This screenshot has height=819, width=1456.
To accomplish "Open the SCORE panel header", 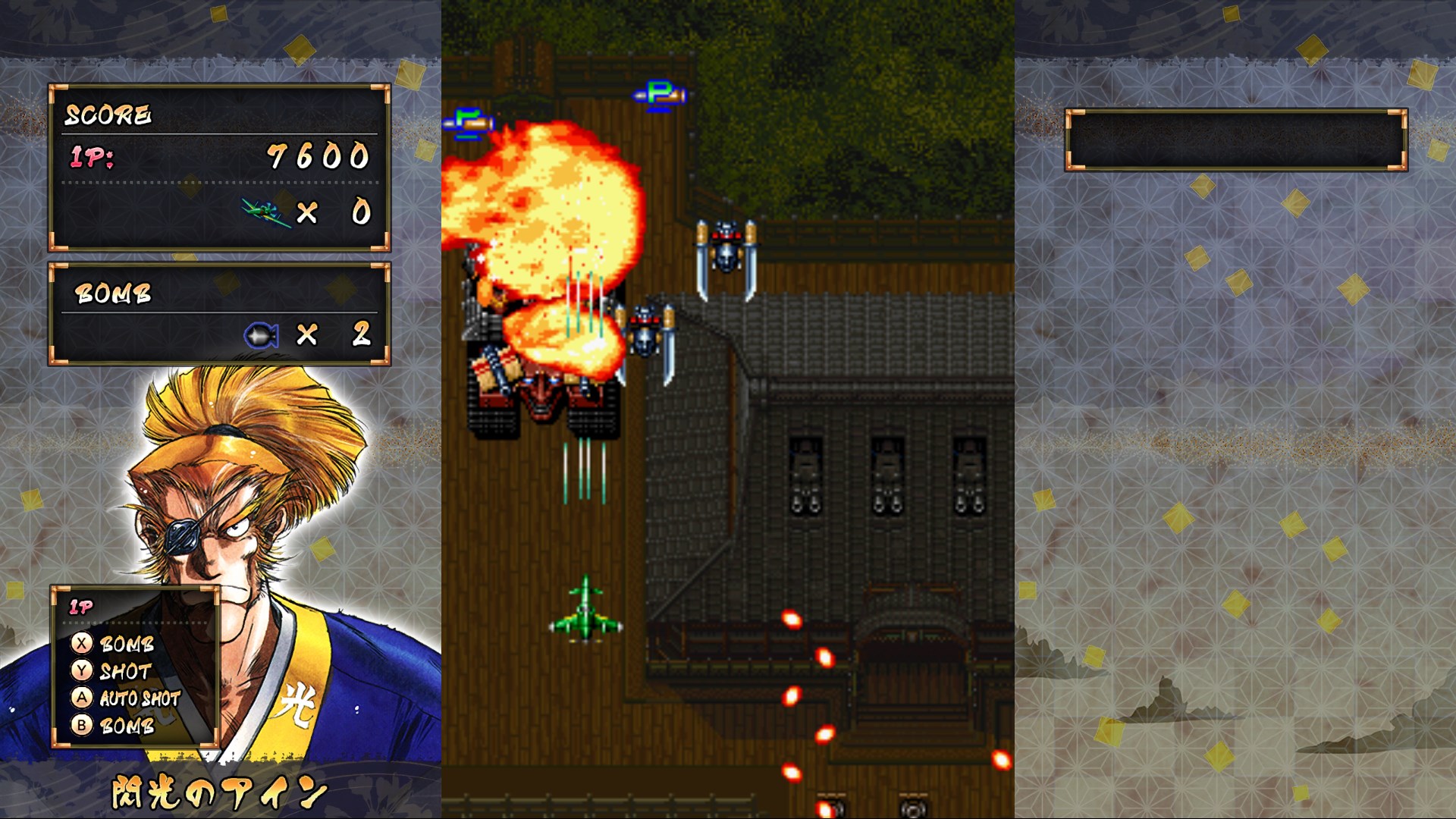I will click(x=108, y=115).
